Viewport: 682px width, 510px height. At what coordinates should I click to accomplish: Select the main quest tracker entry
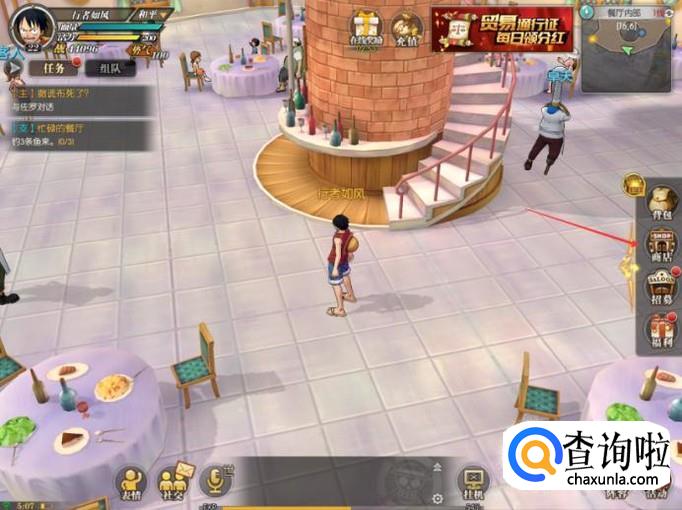(62, 99)
